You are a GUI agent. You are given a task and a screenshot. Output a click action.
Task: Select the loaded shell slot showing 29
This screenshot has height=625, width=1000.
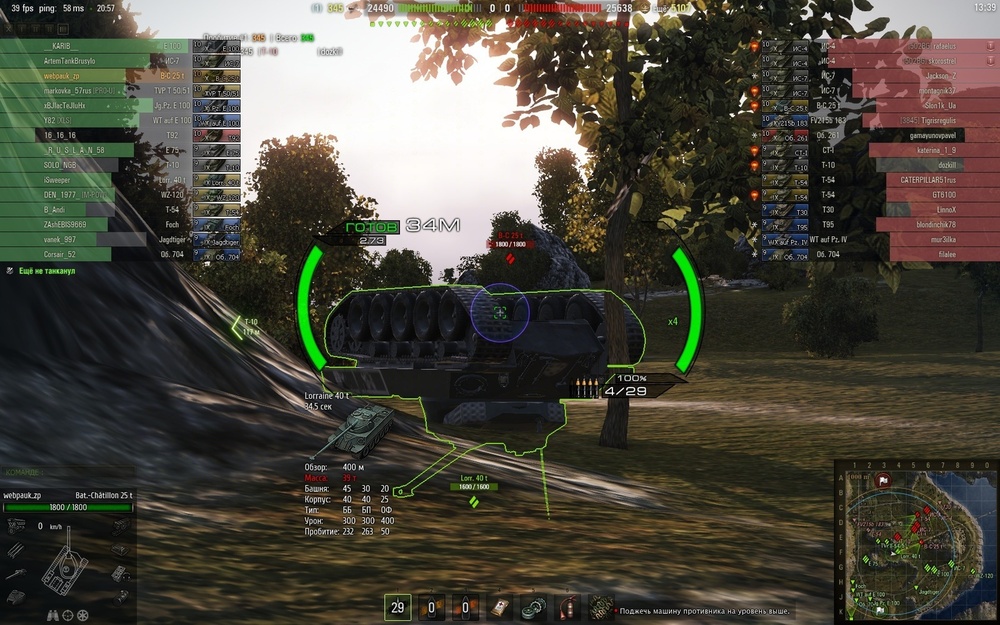398,607
